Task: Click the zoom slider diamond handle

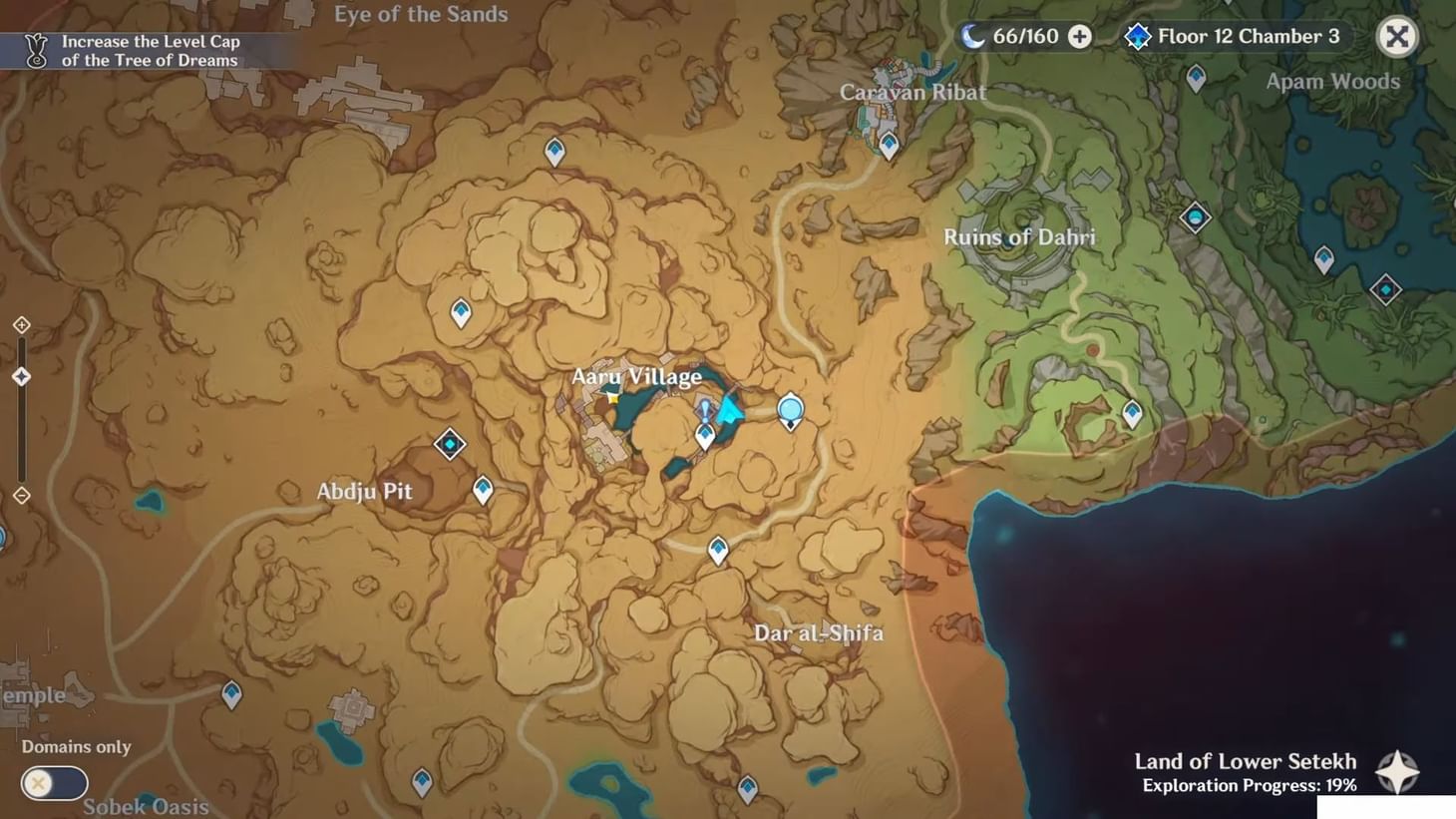Action: [x=22, y=375]
